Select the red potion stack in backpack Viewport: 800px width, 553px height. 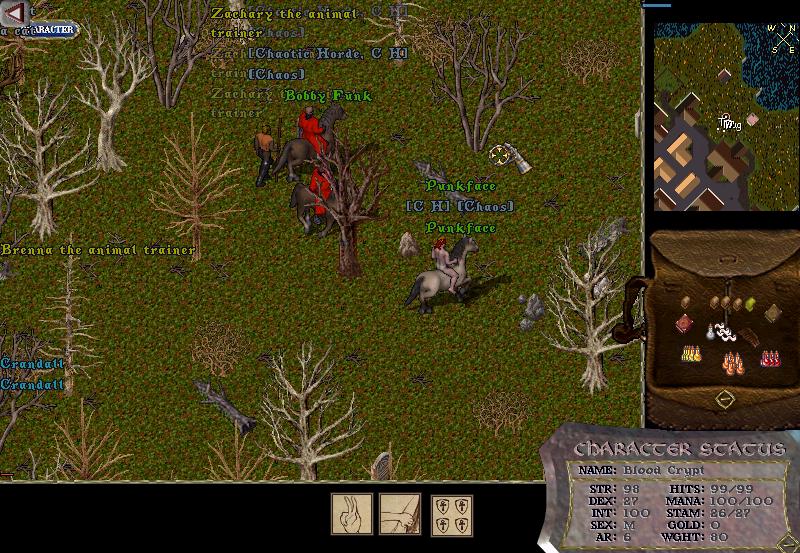pos(771,357)
